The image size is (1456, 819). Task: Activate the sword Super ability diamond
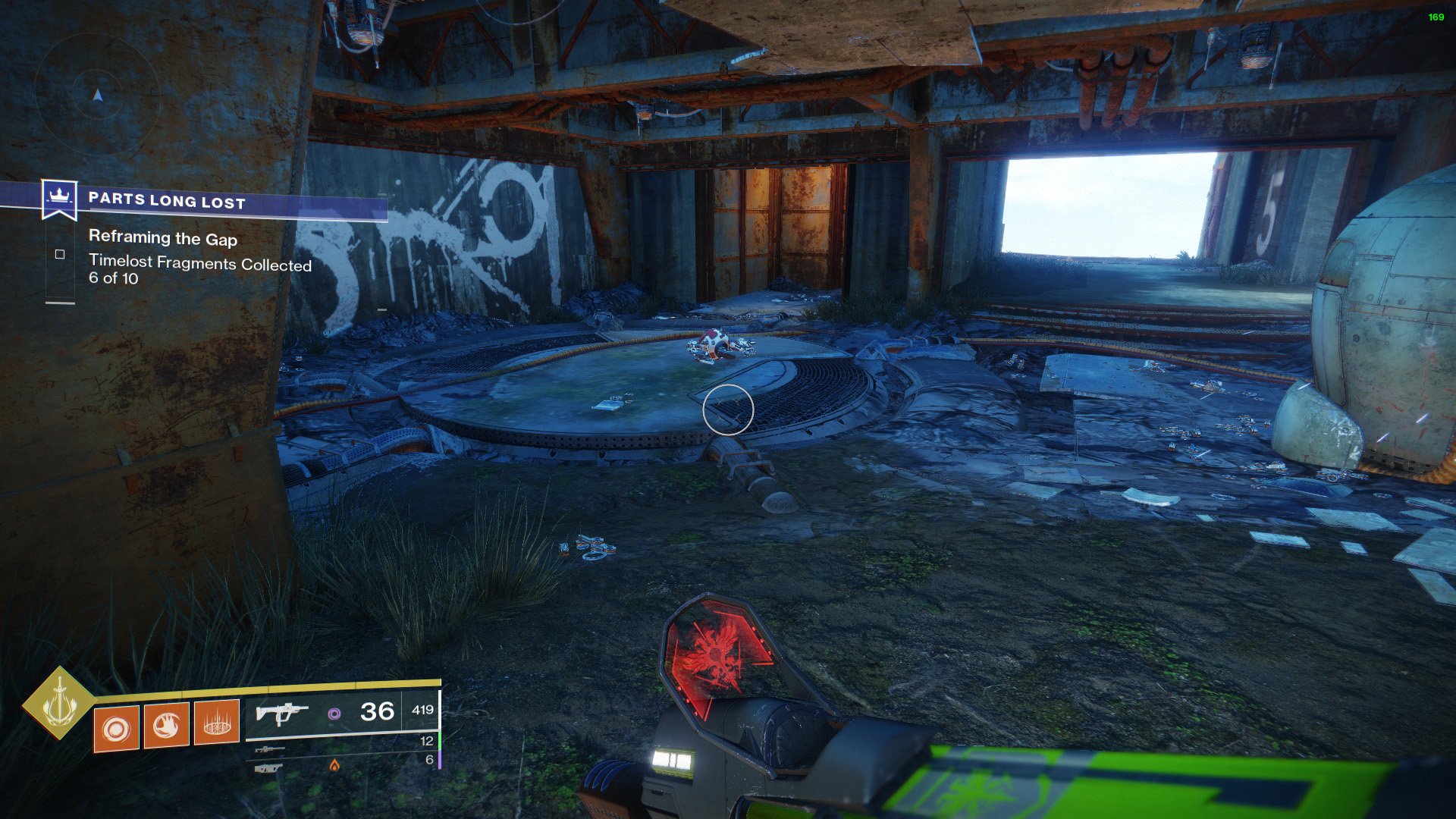59,703
